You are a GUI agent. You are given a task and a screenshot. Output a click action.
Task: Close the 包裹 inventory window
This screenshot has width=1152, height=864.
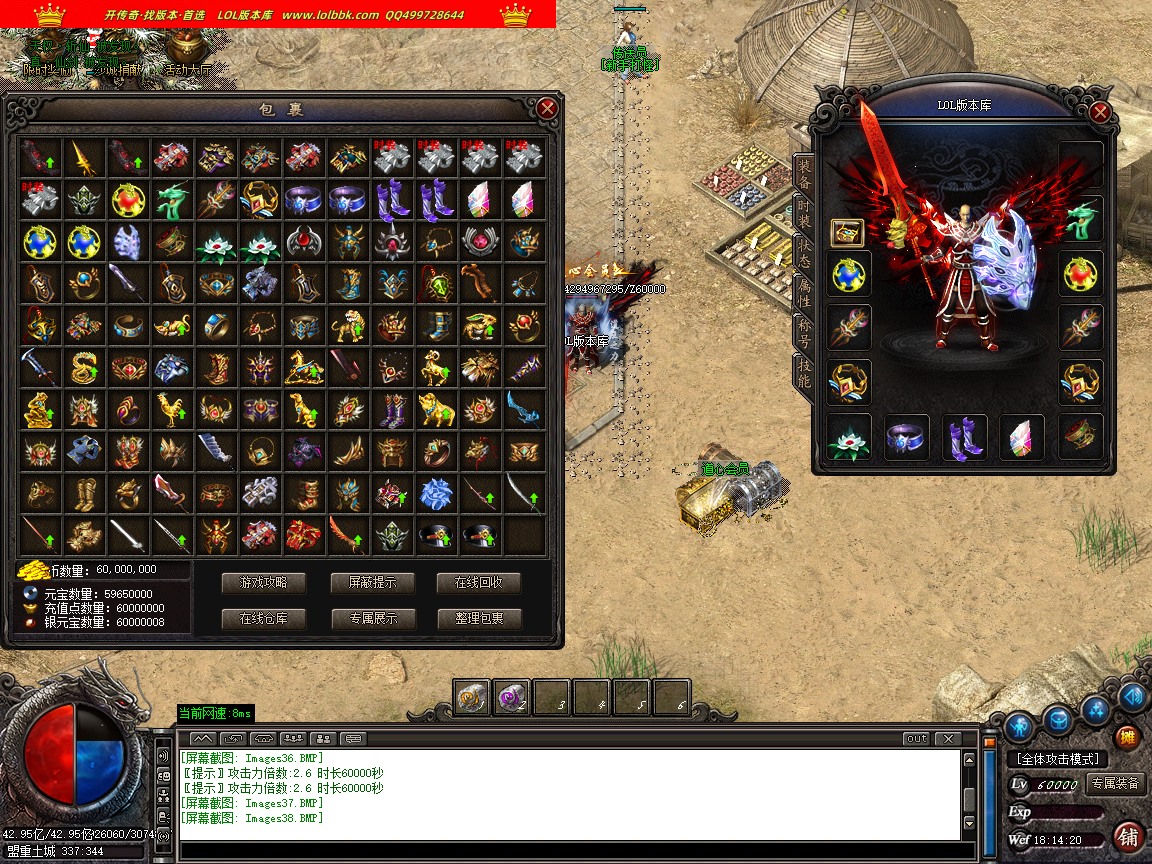tap(546, 108)
